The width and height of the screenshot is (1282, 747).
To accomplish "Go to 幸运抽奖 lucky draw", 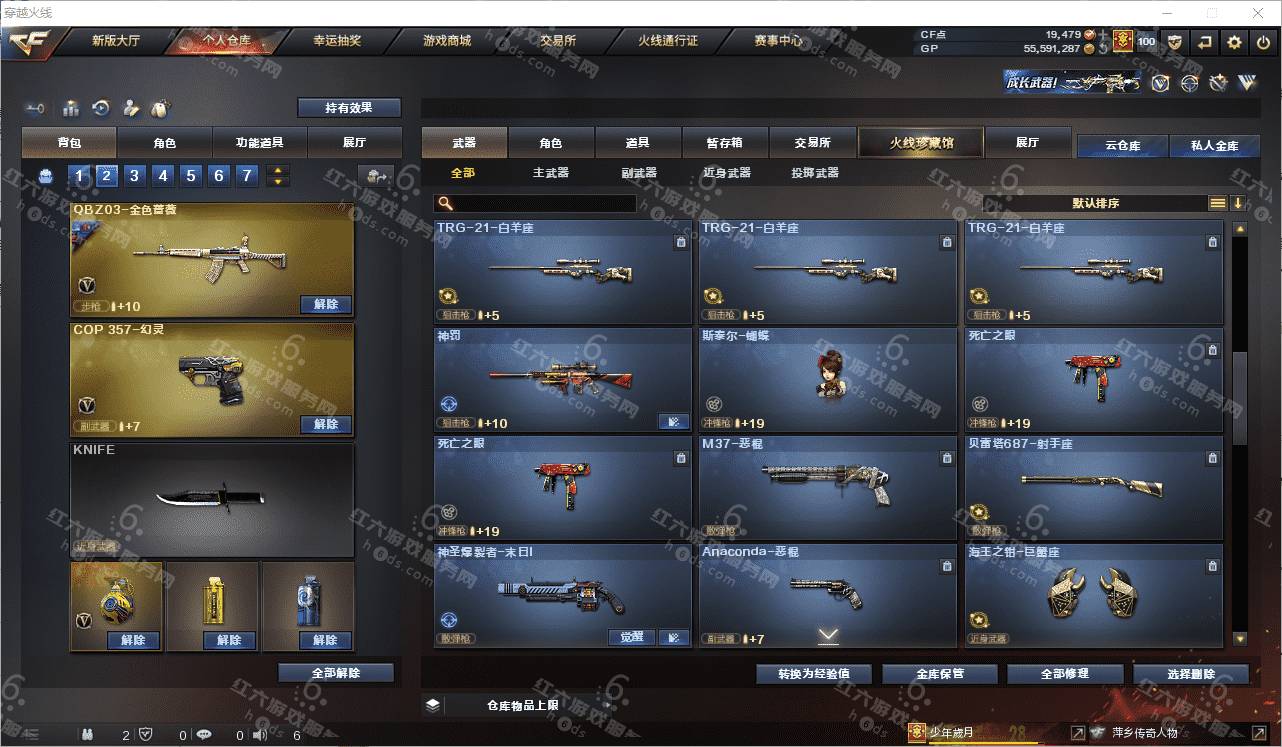I will pos(337,41).
